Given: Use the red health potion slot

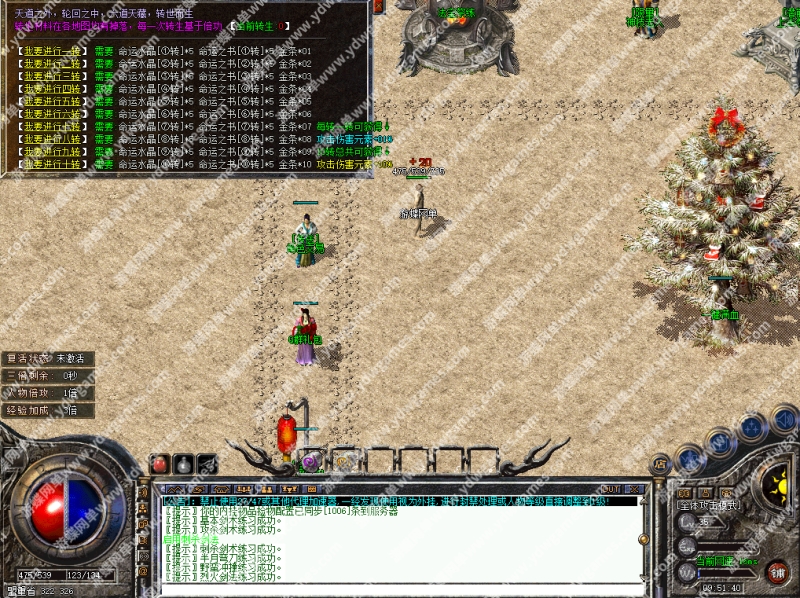Looking at the screenshot, I should [161, 464].
